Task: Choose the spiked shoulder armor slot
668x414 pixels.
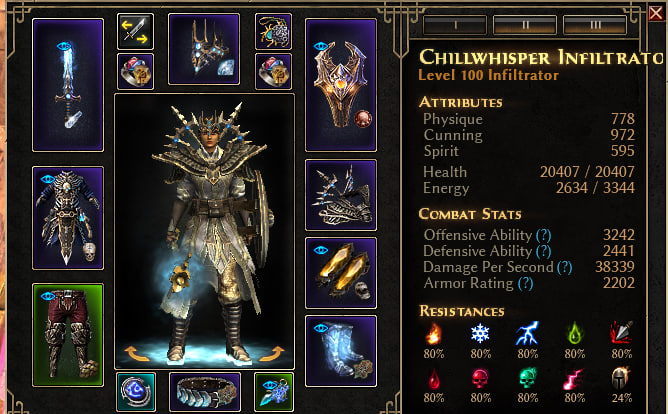Action: click(340, 194)
